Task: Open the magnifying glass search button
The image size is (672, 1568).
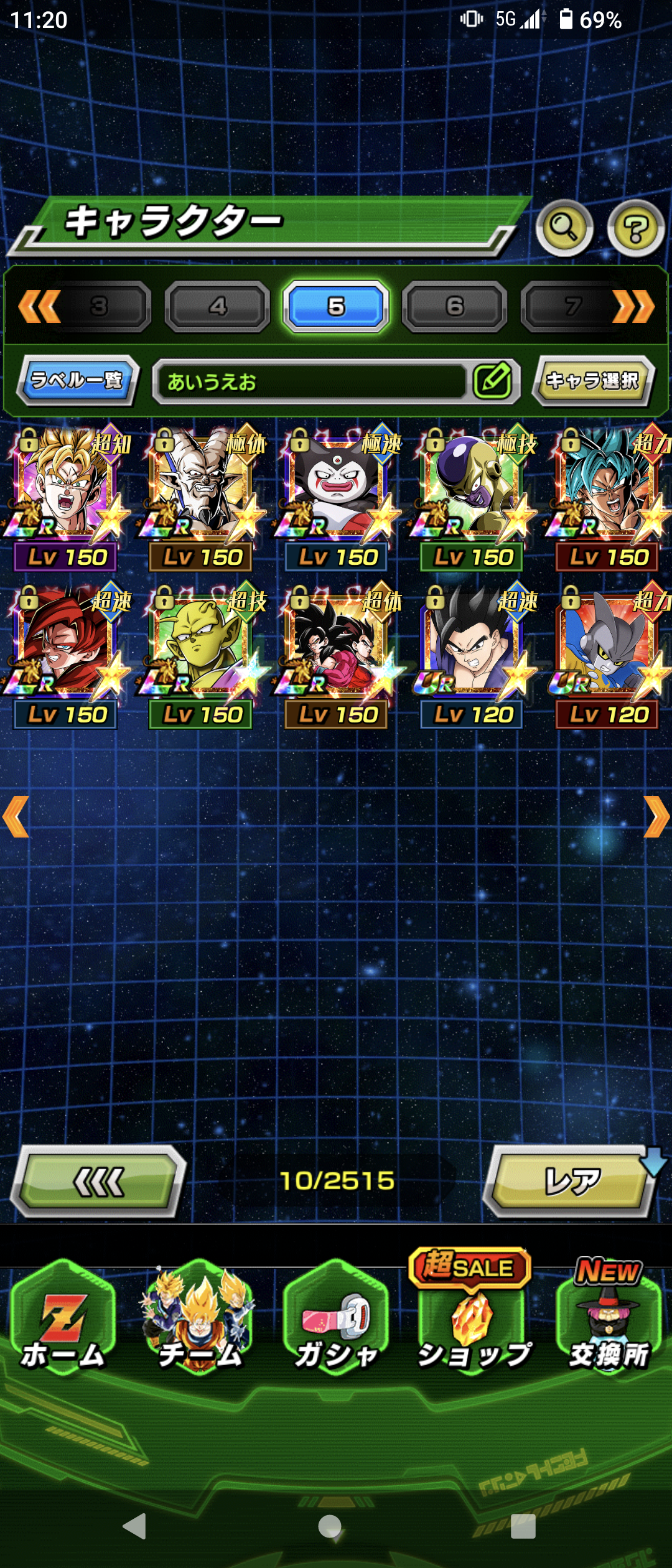Action: coord(564,228)
